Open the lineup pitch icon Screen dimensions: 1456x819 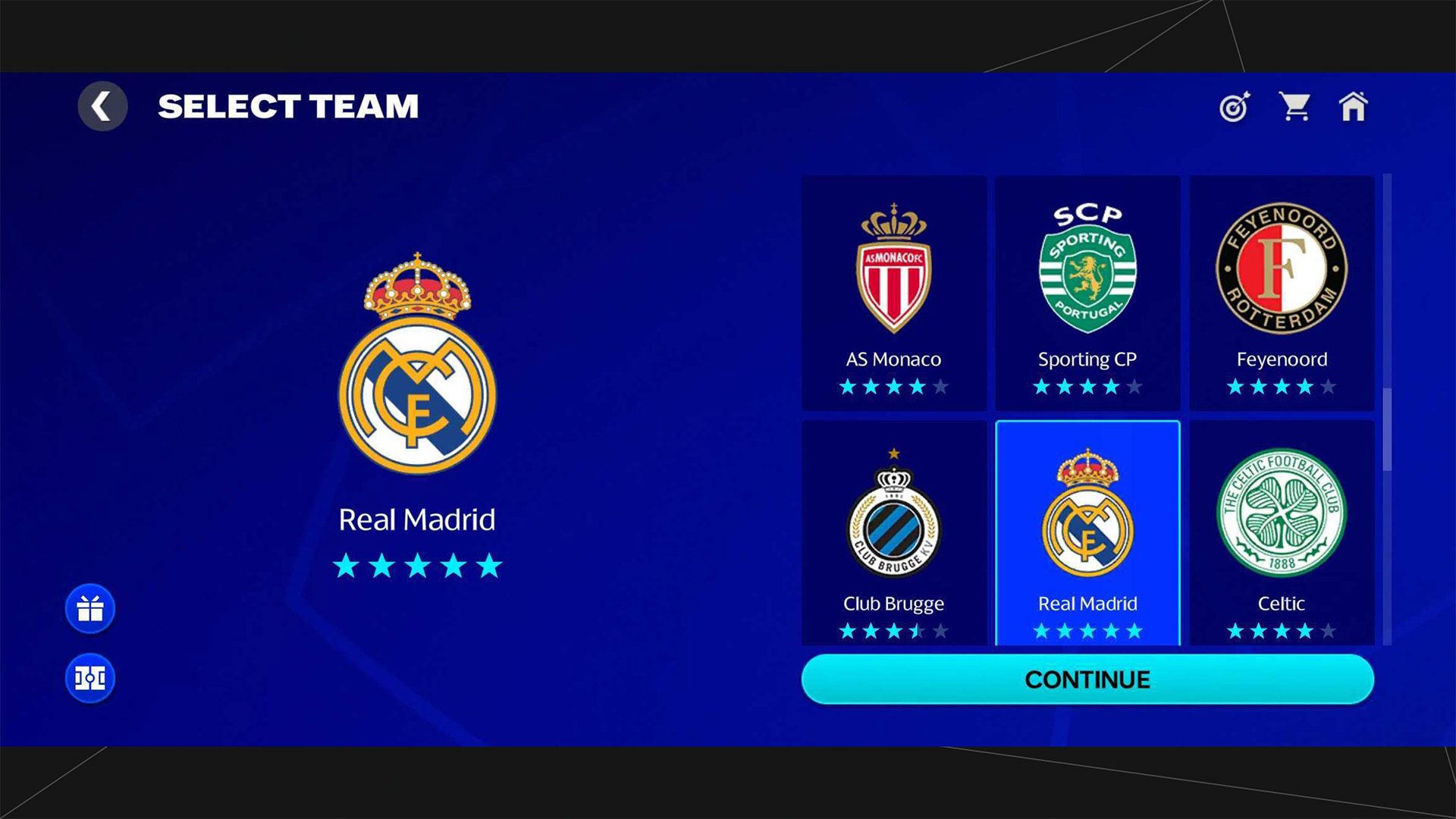click(89, 677)
